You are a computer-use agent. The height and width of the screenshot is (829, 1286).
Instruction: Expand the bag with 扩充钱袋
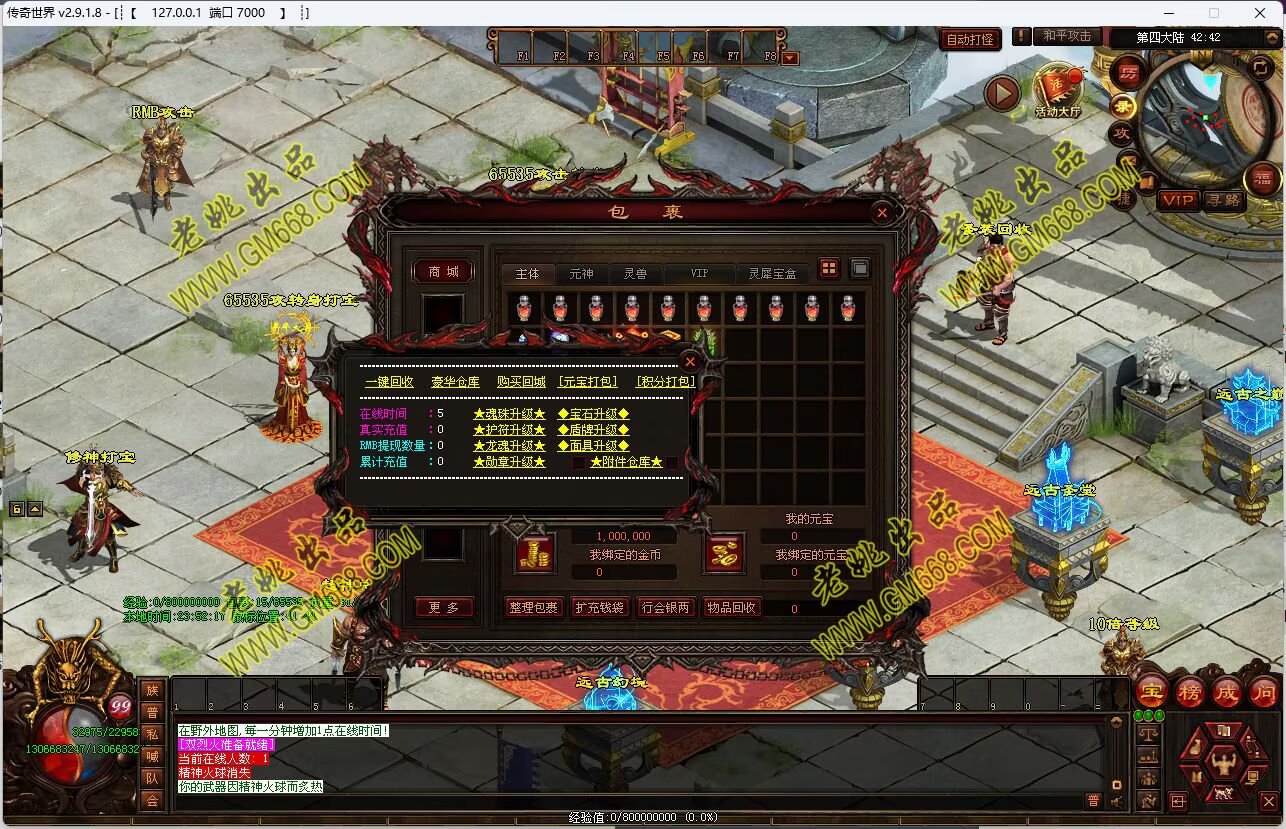point(600,607)
